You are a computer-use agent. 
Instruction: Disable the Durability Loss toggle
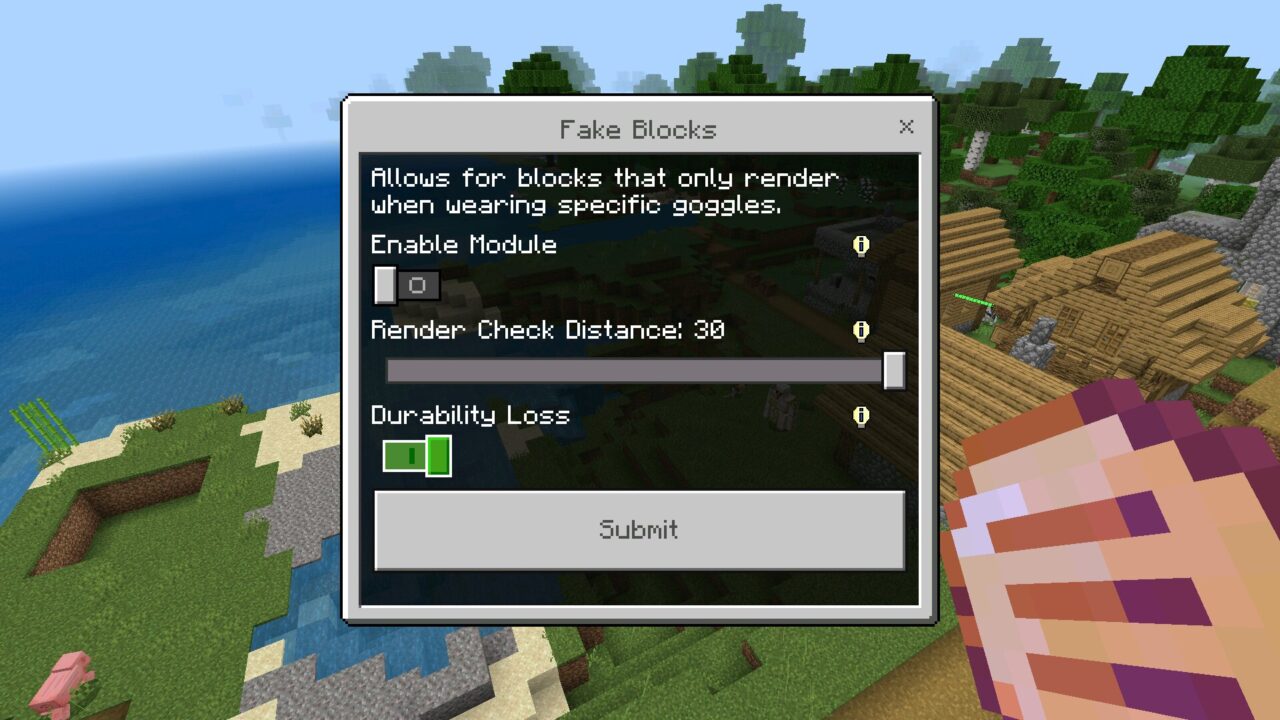[416, 456]
